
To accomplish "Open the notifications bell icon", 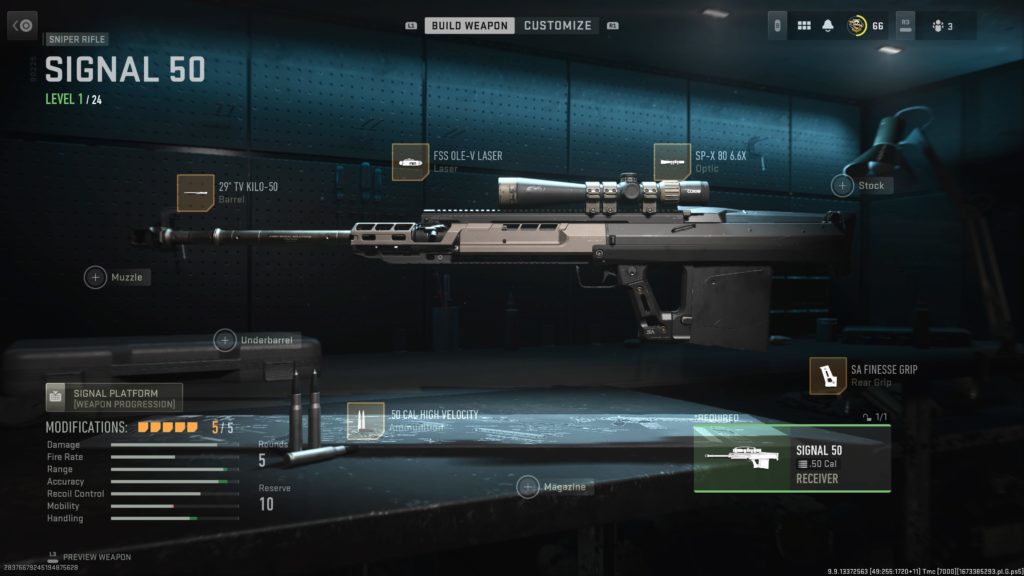I will [828, 26].
